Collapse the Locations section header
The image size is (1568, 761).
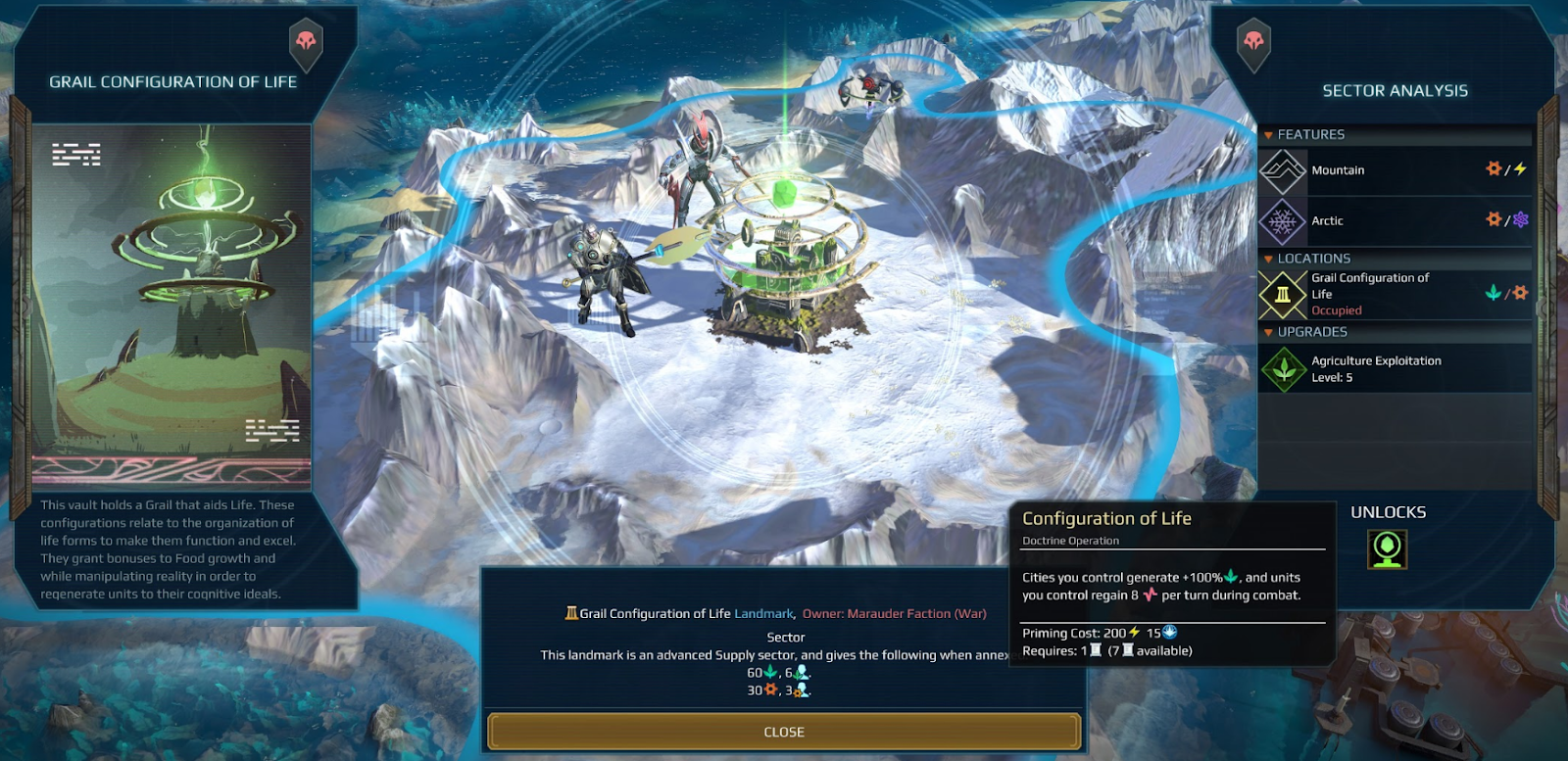(1313, 259)
